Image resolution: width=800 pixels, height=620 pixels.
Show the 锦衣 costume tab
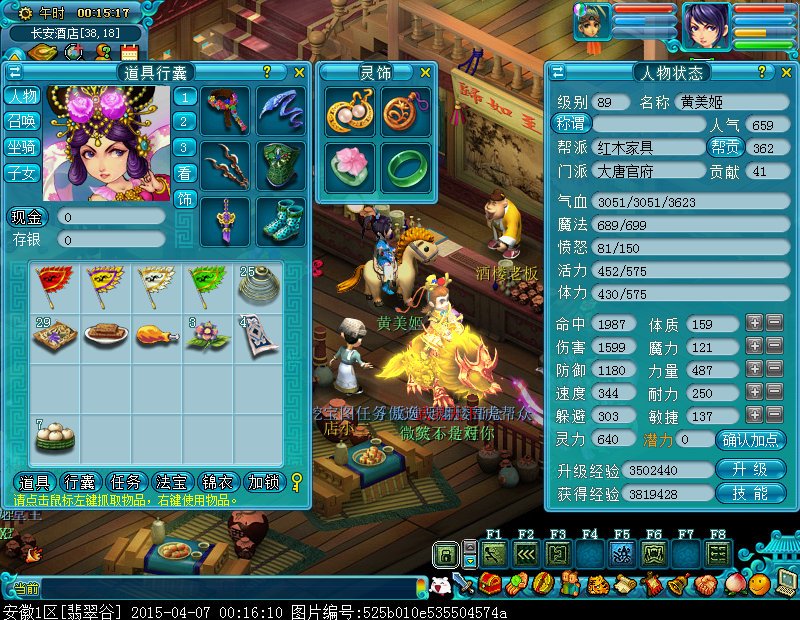[x=219, y=482]
